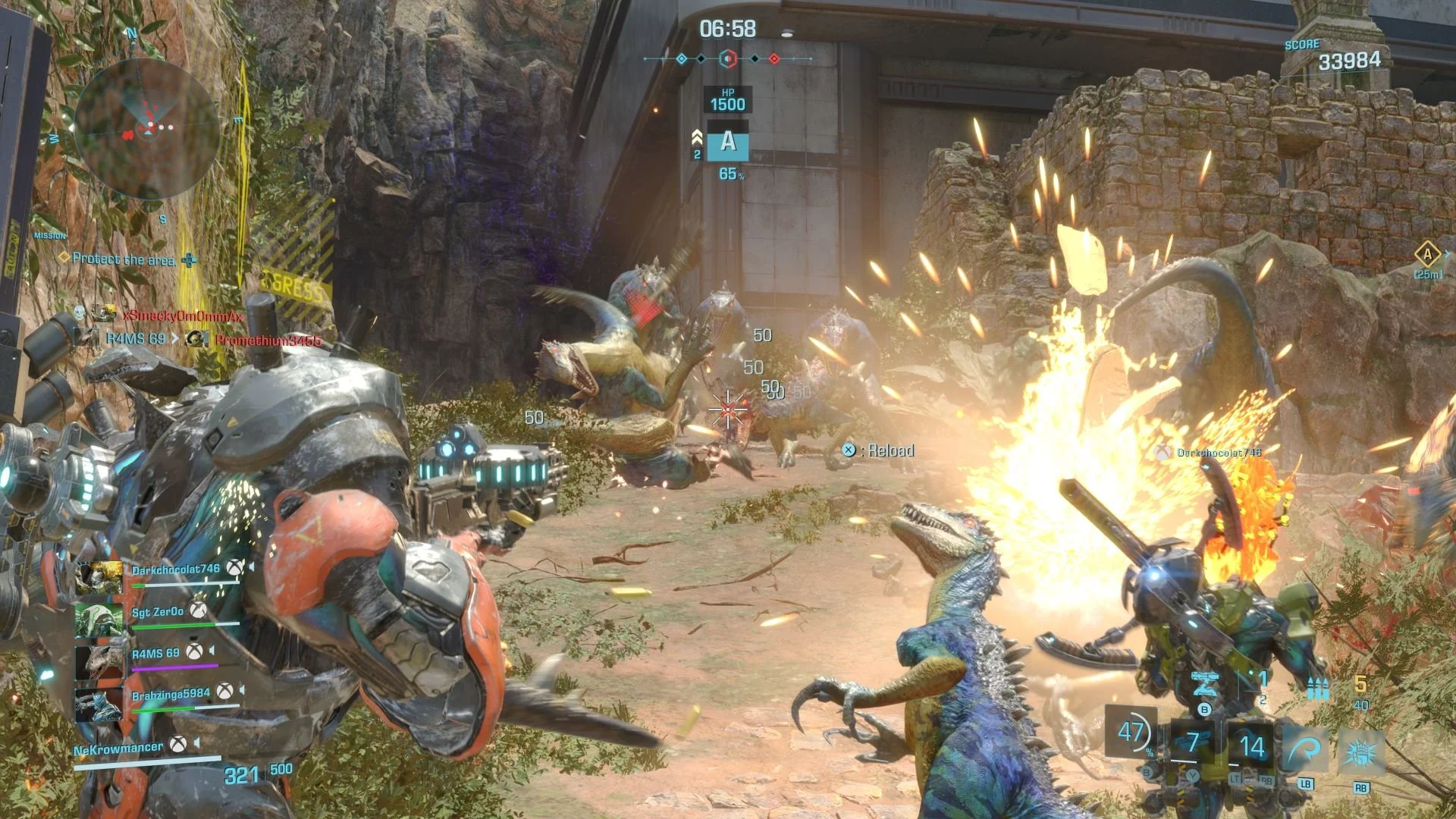The width and height of the screenshot is (1456, 819).
Task: Click the red hexagon progress marker
Action: [x=727, y=58]
